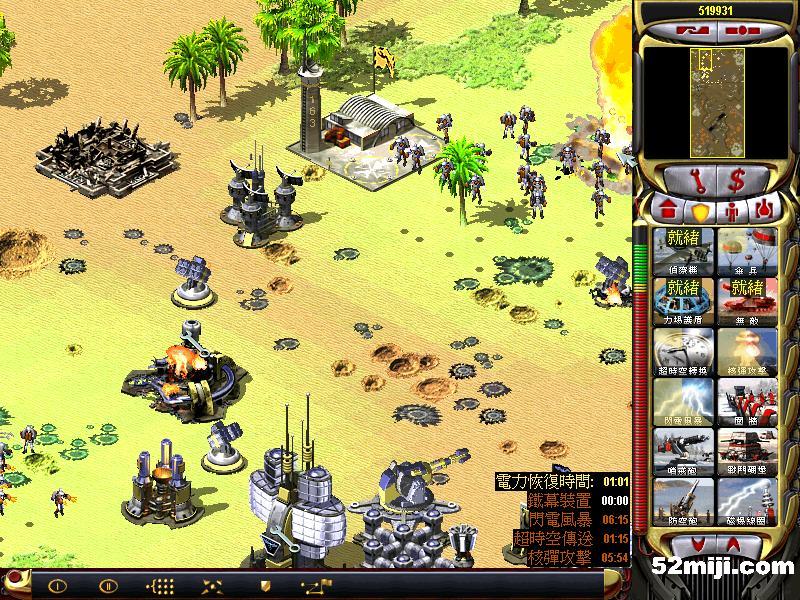This screenshot has width=800, height=600.
Task: Open the vehicles build tab
Action: click(x=763, y=211)
